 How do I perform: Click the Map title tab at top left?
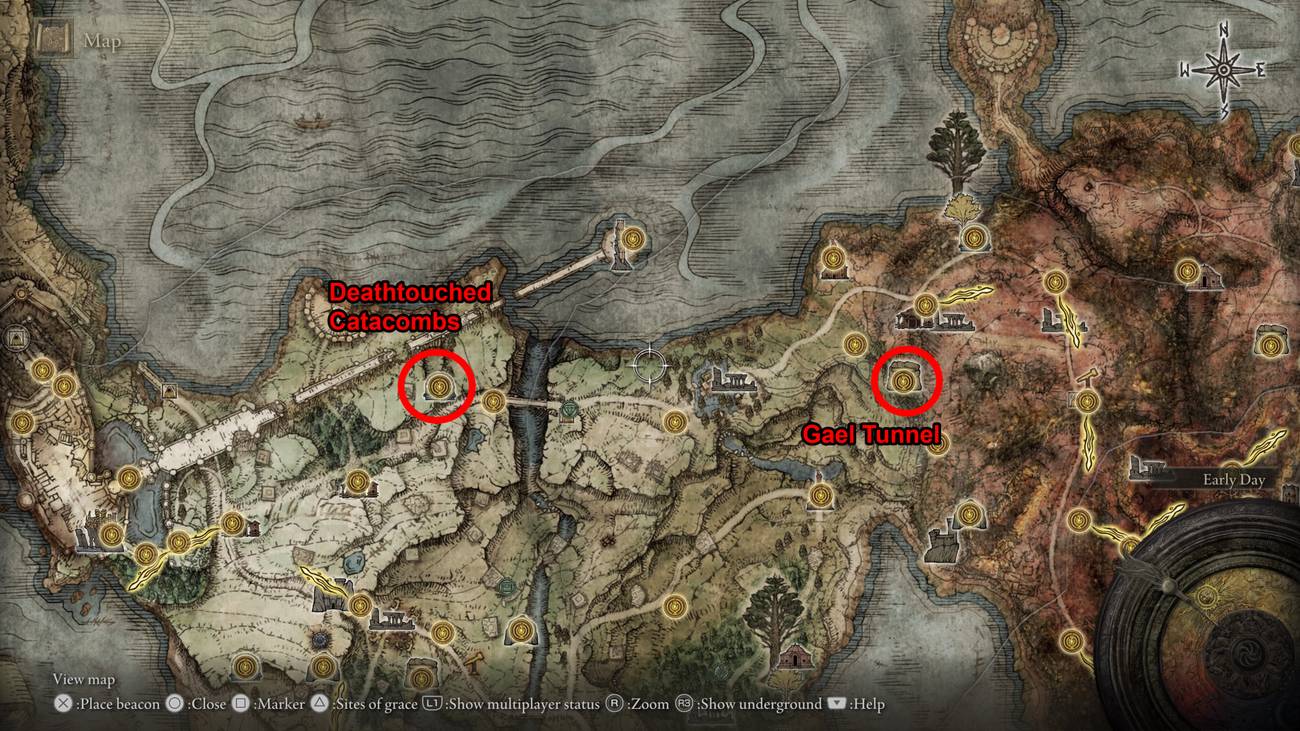pos(103,41)
